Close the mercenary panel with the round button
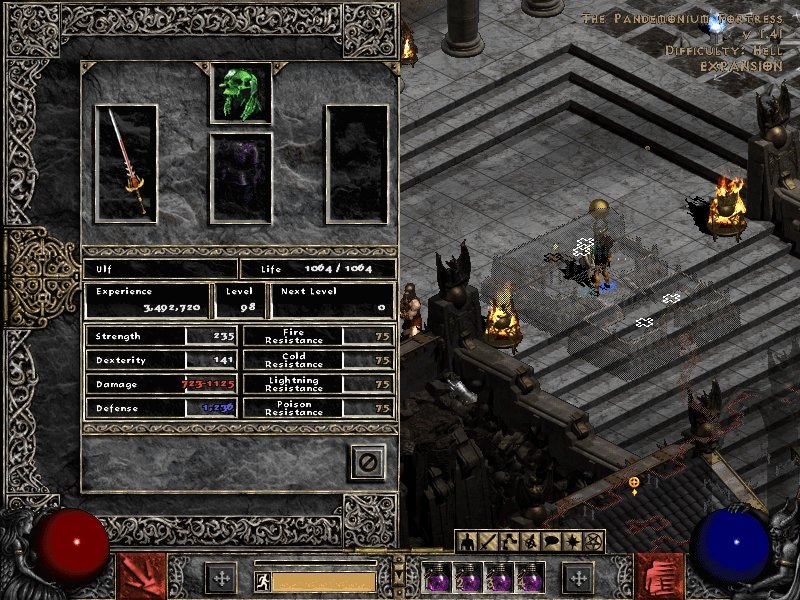Viewport: 800px width, 600px height. 367,461
